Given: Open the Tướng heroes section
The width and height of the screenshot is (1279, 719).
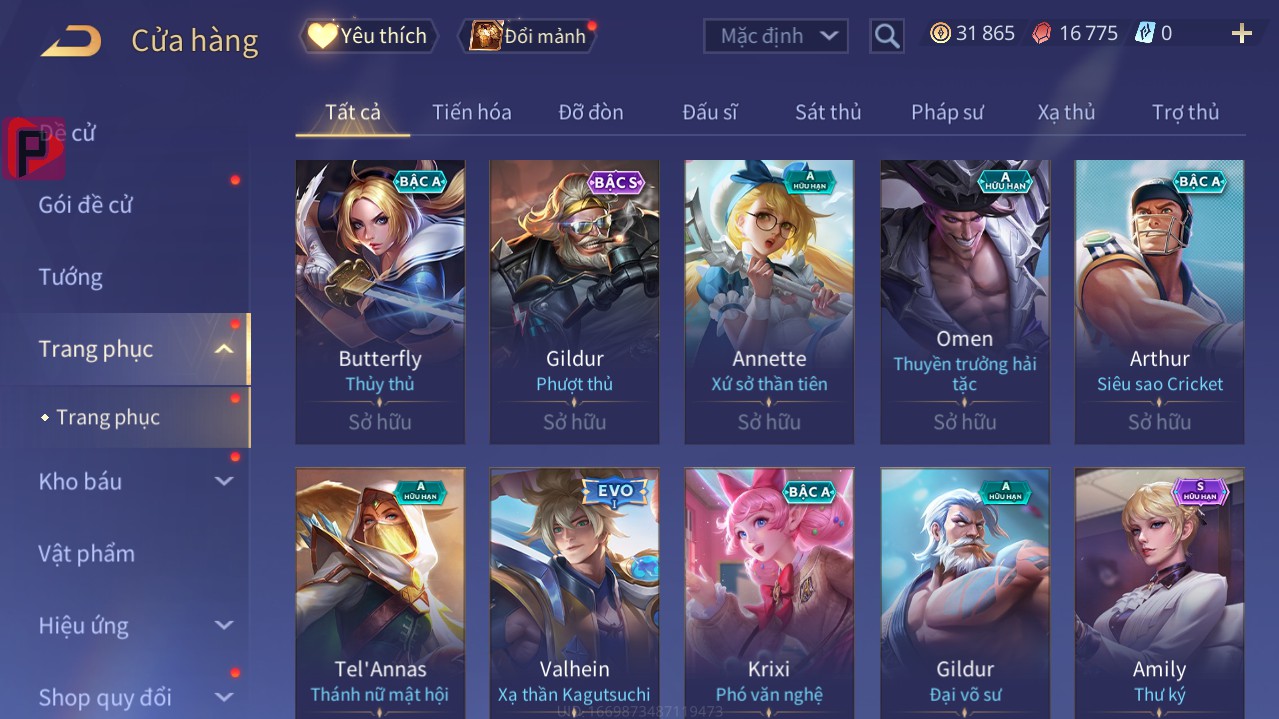Looking at the screenshot, I should pos(71,277).
